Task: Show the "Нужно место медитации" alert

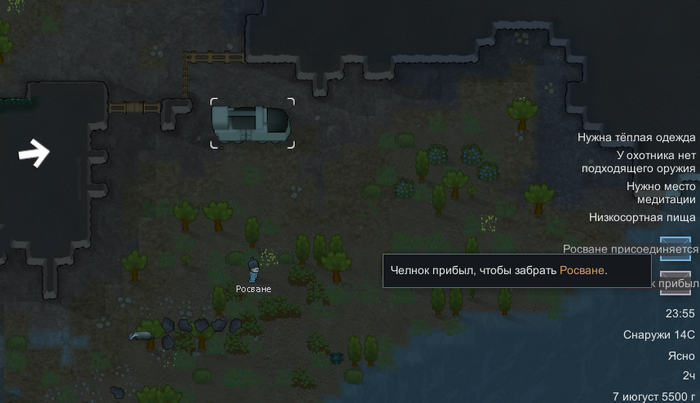Action: click(651, 193)
